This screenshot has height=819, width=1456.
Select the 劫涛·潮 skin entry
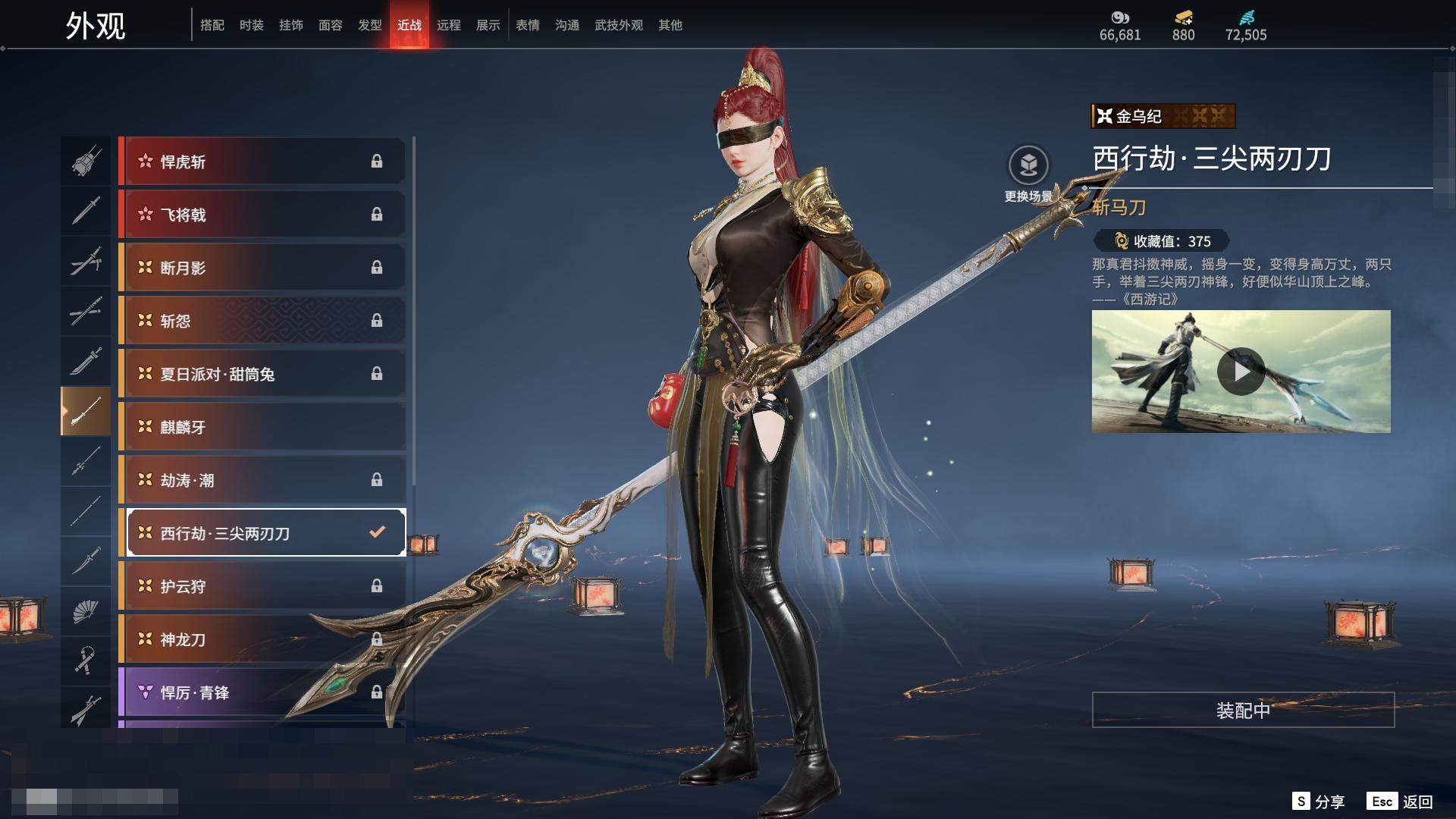tap(262, 480)
